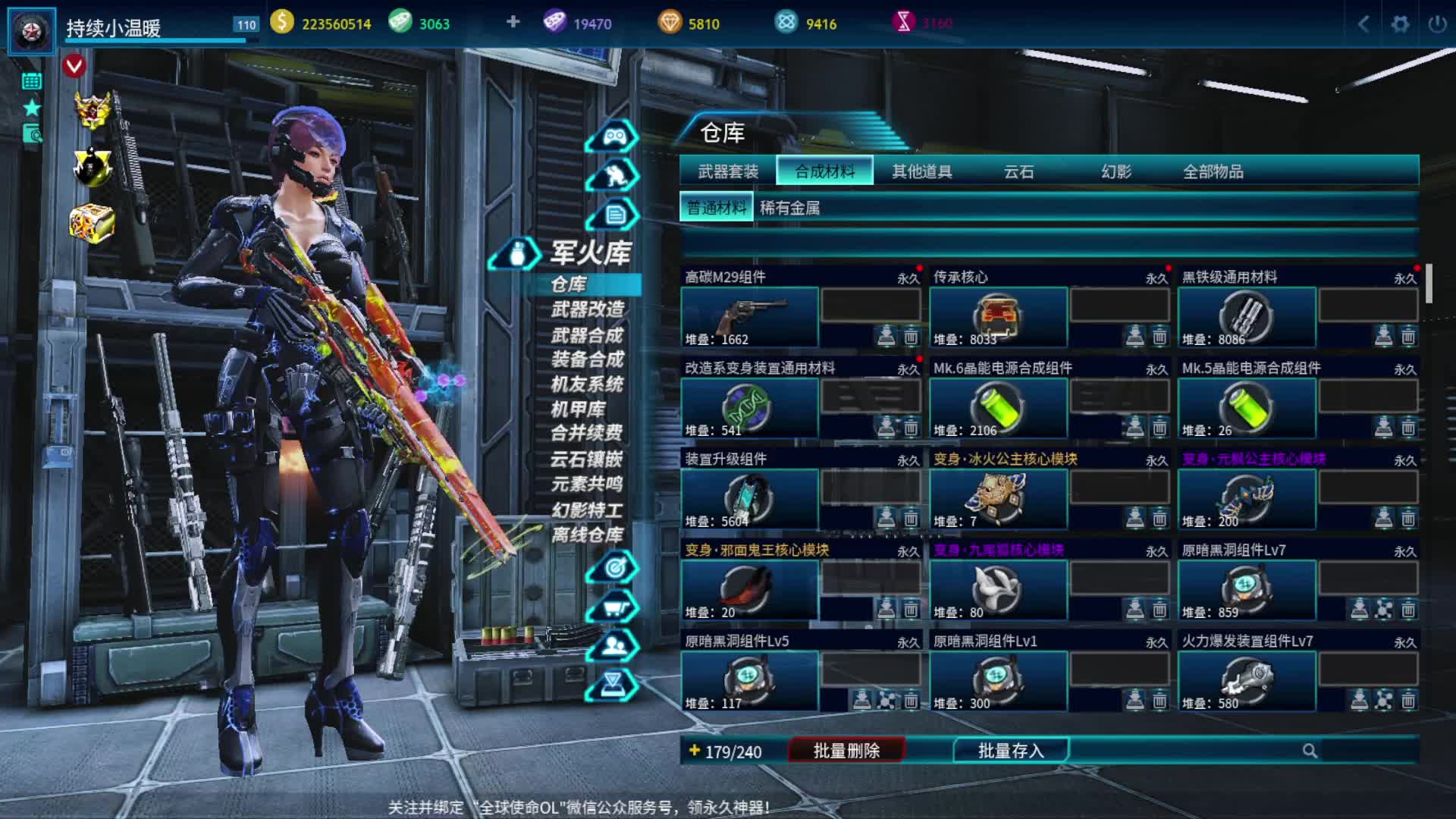1456x819 pixels.
Task: Open 武器改造 in the armory menu
Action: click(588, 309)
